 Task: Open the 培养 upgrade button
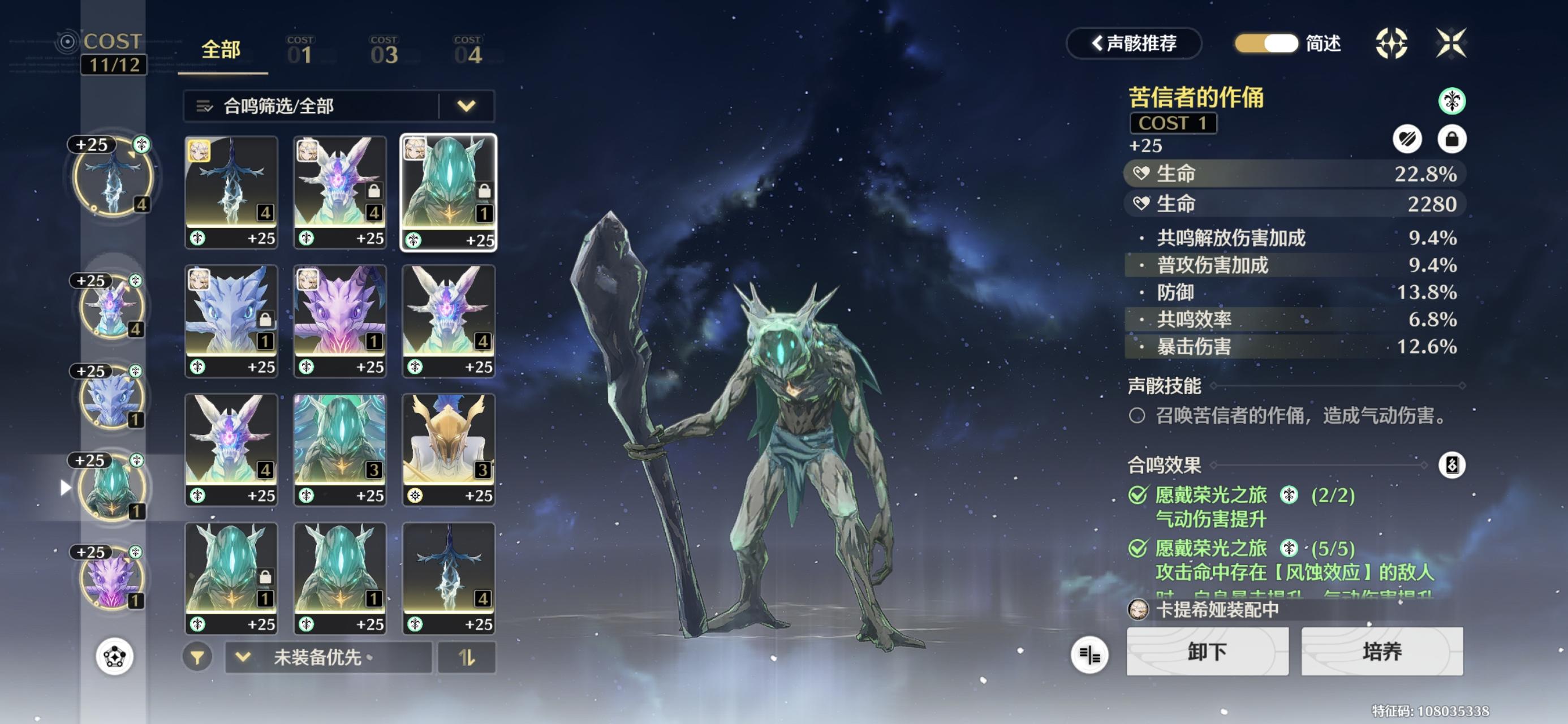tap(1382, 652)
